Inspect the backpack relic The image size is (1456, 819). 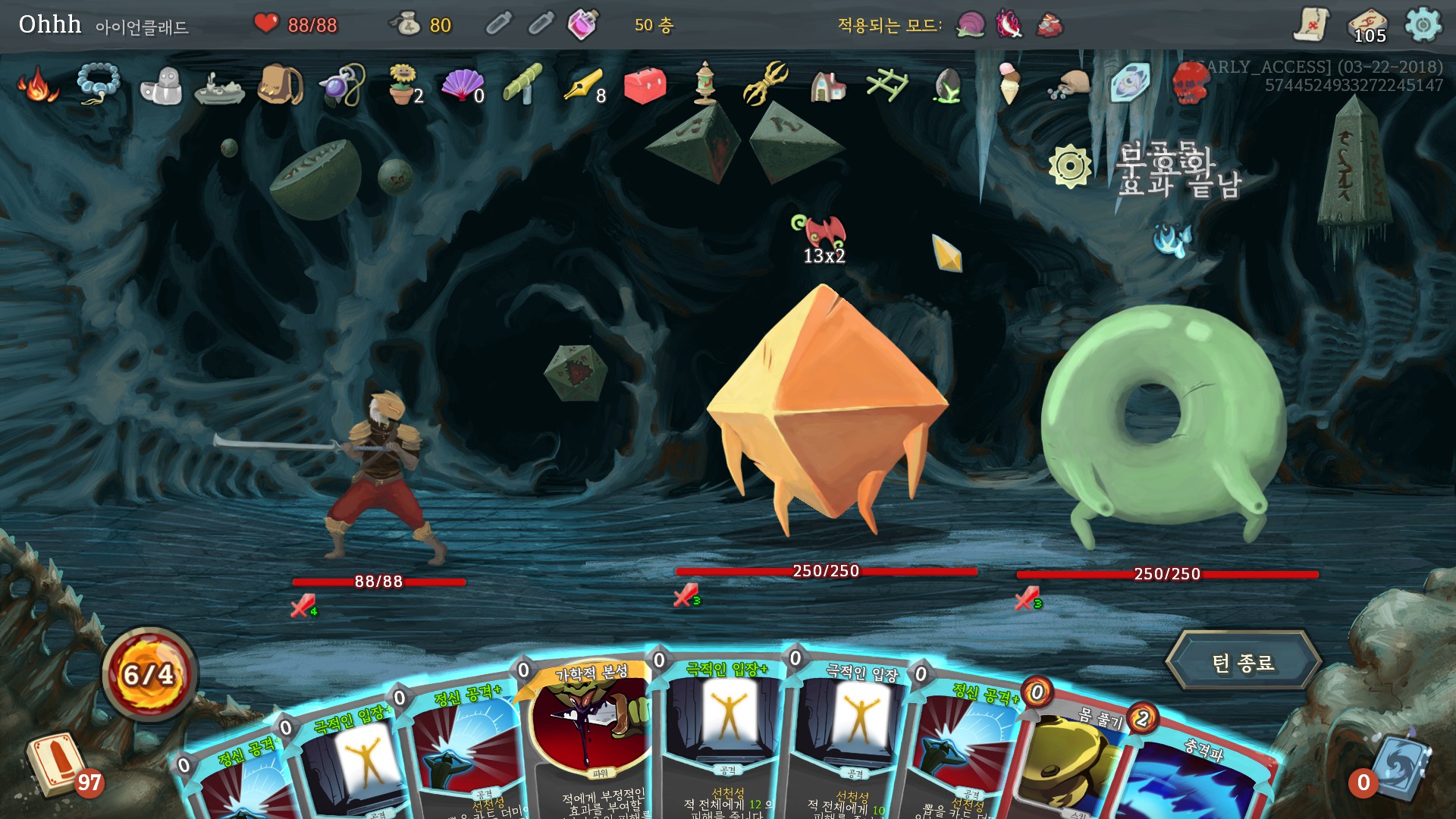point(280,84)
